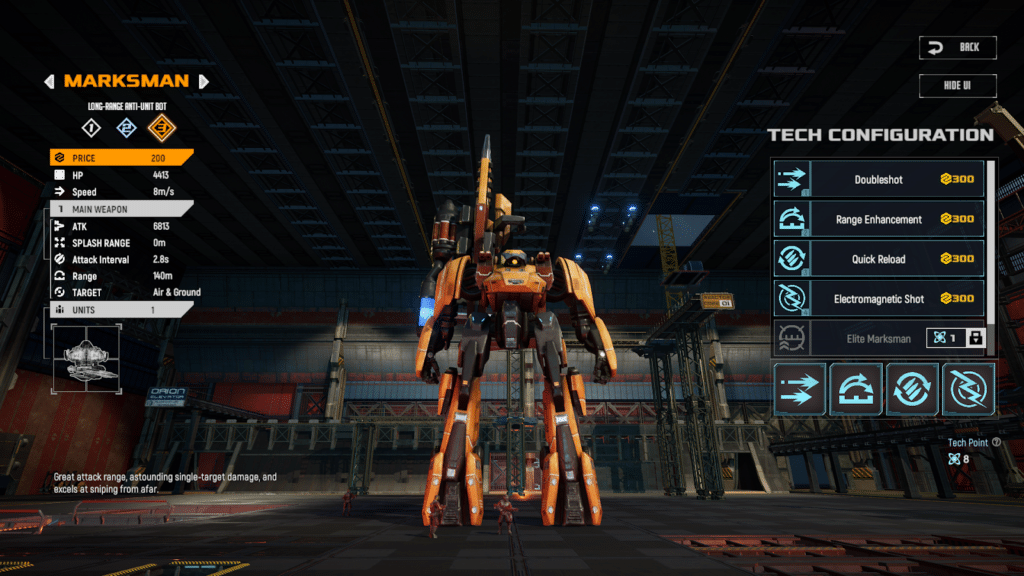The image size is (1024, 576).
Task: Choose the Doubleshot tech row costing 300
Action: (x=879, y=179)
